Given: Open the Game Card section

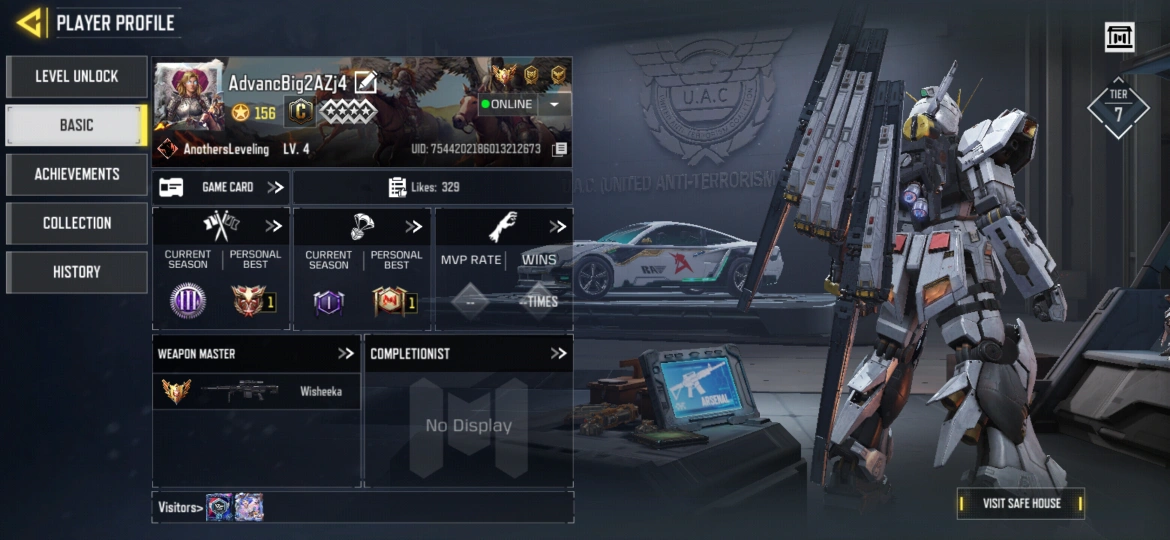Looking at the screenshot, I should (222, 187).
